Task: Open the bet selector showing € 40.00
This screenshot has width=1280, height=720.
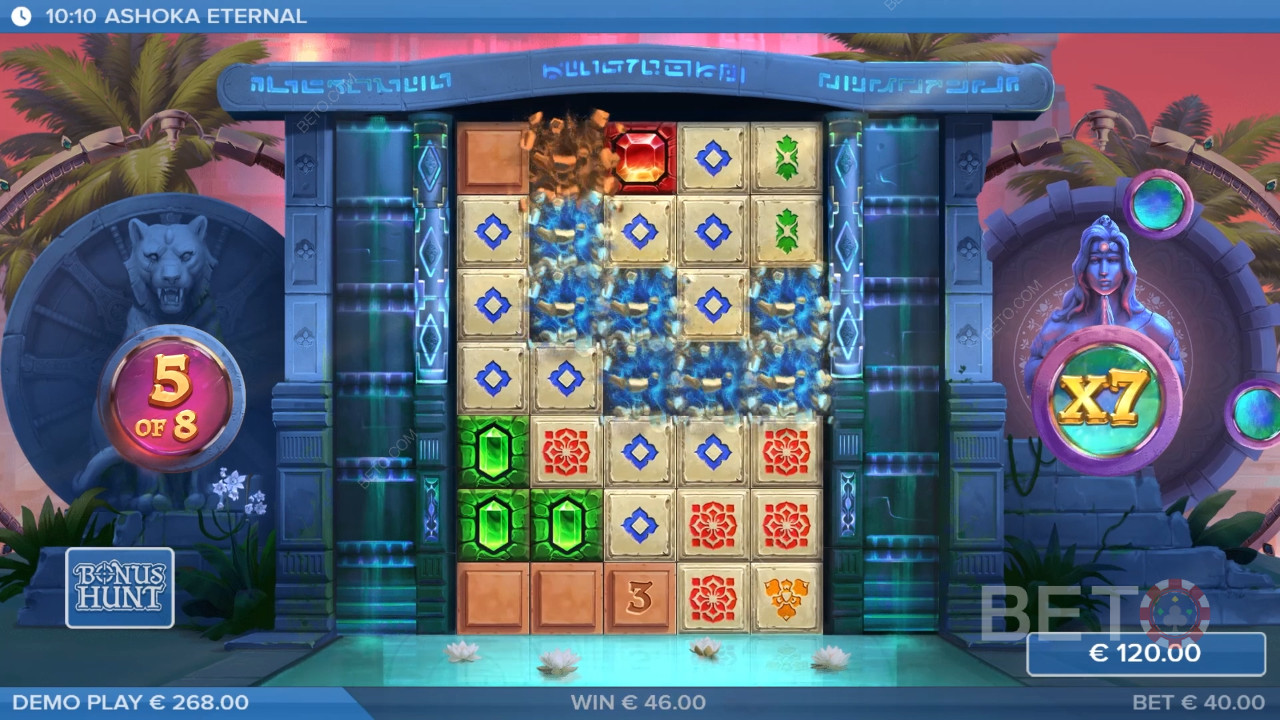Action: [1197, 703]
